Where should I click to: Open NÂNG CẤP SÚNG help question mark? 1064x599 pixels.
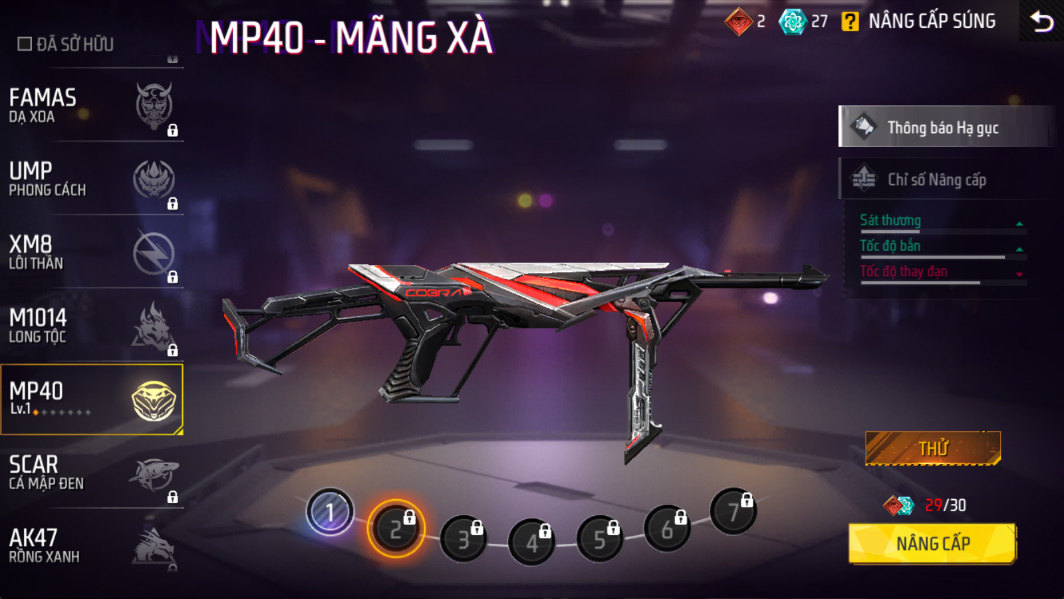tap(850, 21)
